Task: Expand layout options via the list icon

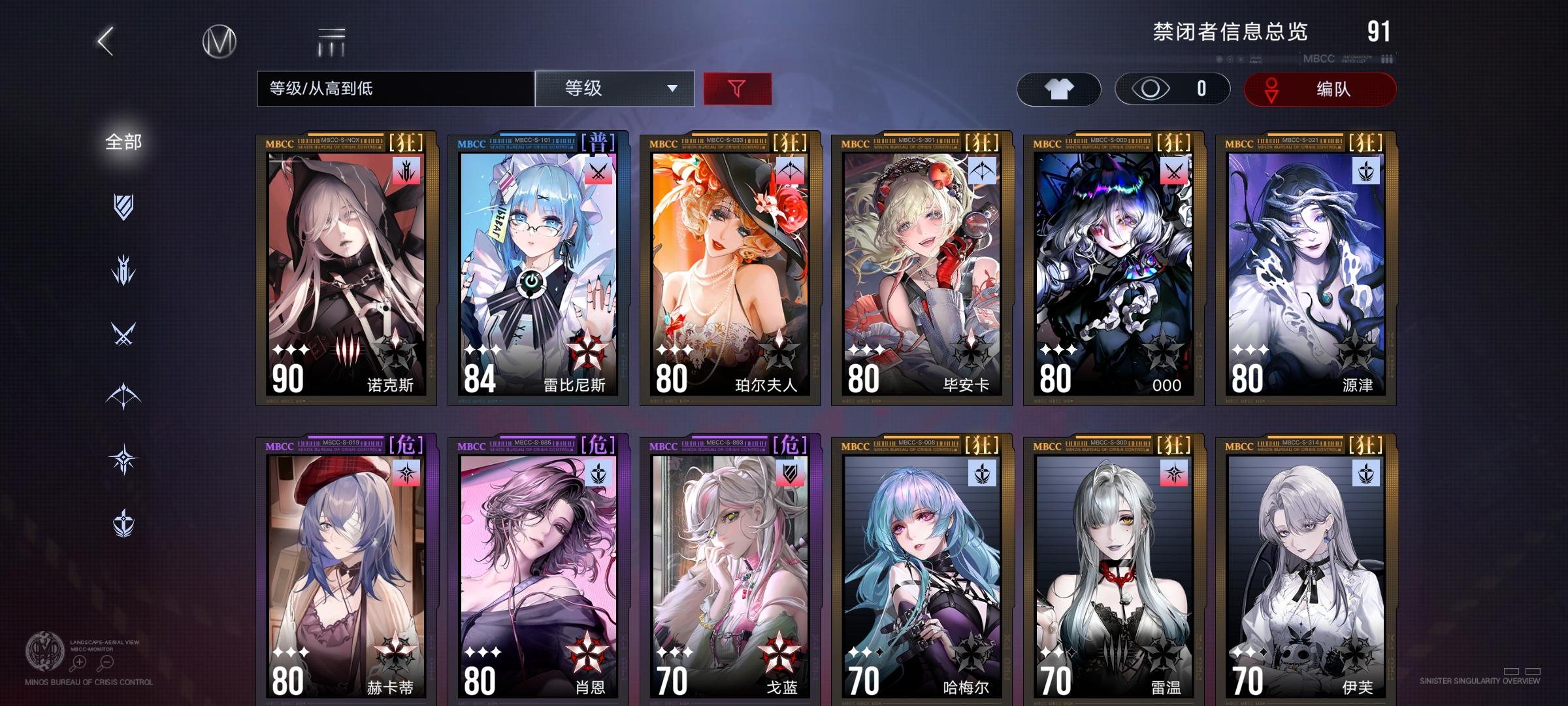Action: [333, 41]
